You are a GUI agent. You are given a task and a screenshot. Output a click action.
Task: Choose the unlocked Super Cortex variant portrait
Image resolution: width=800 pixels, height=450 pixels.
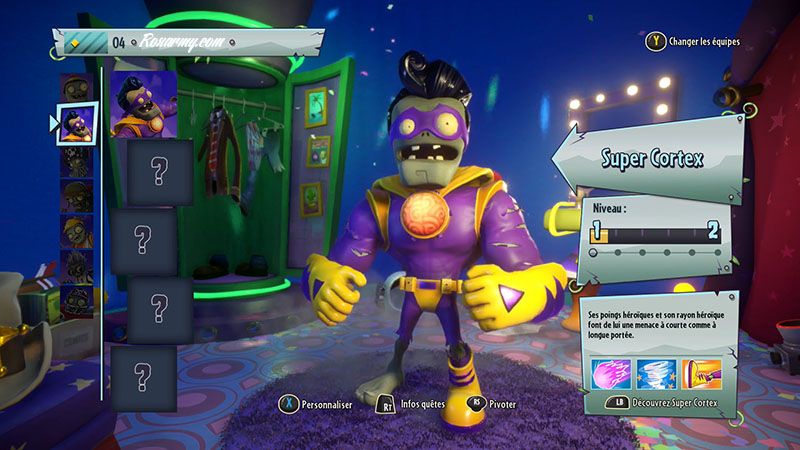tap(144, 102)
